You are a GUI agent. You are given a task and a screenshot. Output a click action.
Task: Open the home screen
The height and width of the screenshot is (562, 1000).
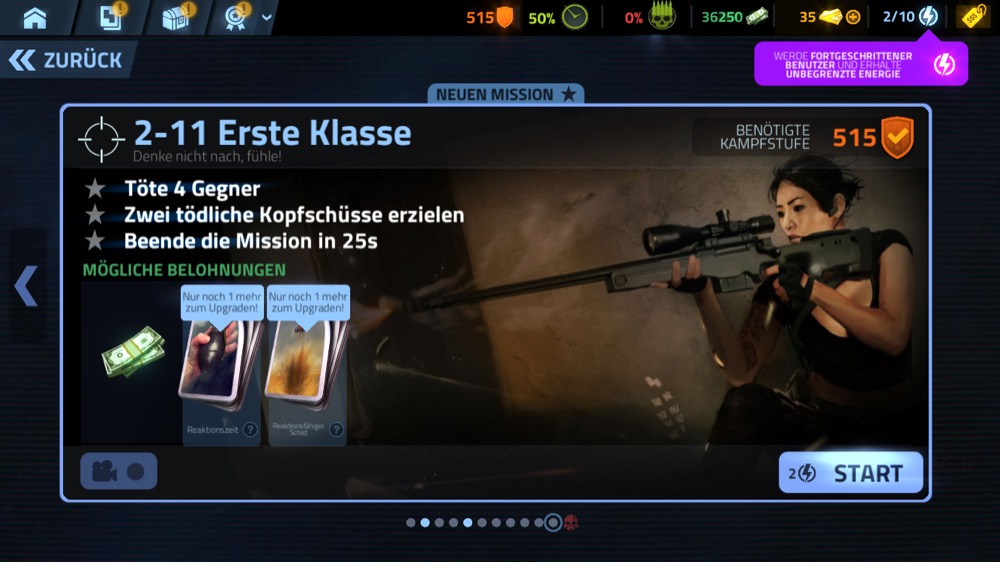(x=35, y=17)
